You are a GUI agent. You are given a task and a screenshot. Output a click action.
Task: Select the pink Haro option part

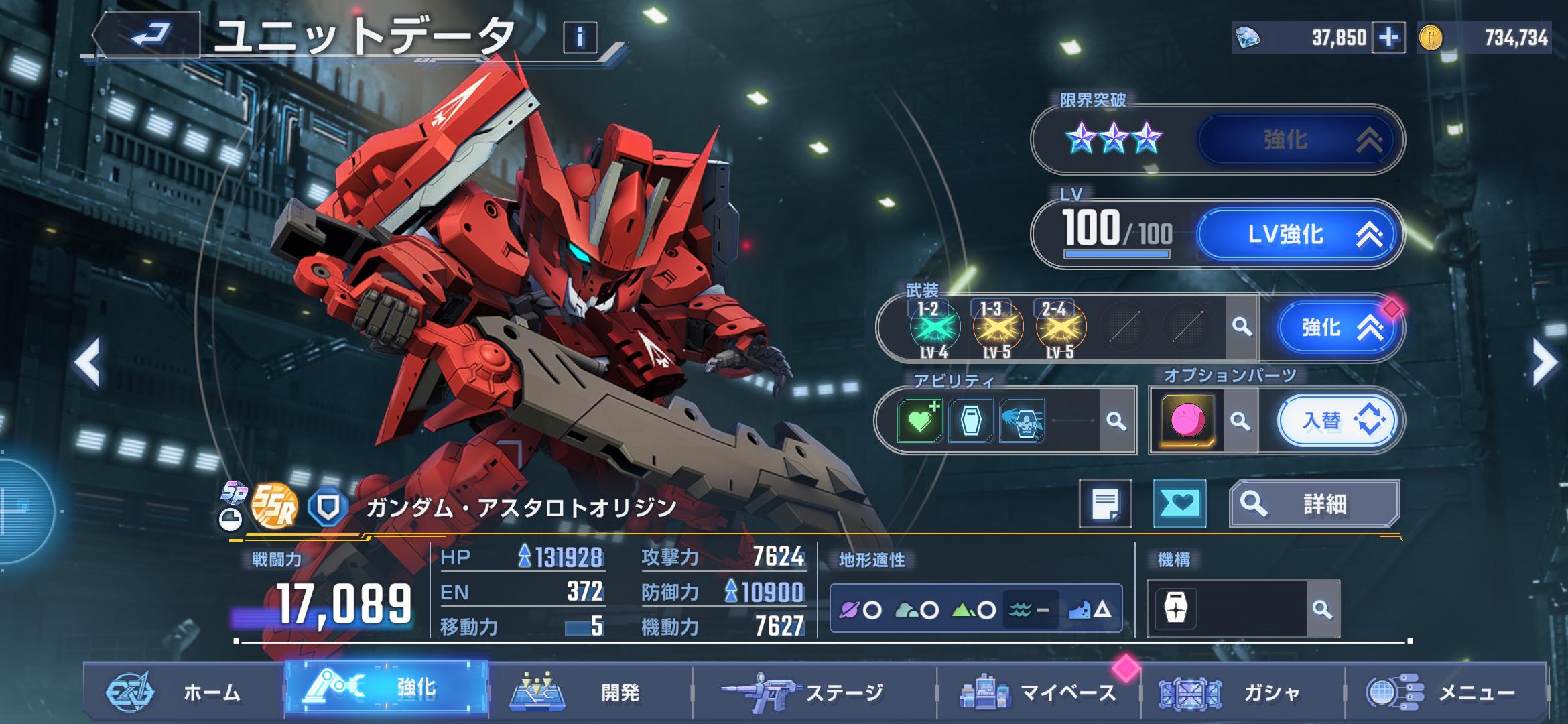[1187, 421]
